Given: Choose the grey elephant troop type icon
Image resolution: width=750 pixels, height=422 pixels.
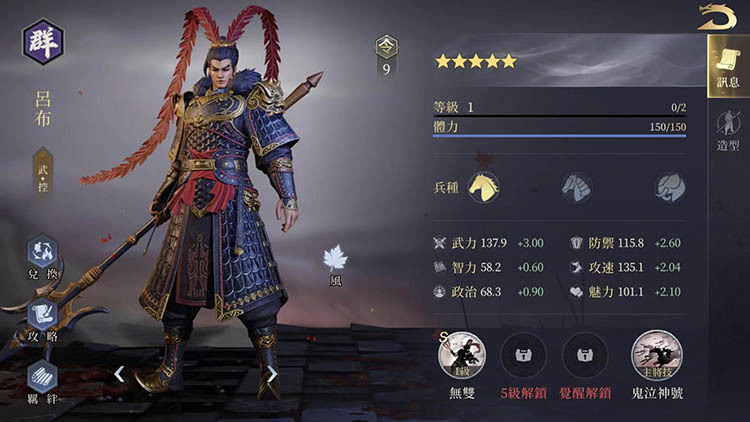Looking at the screenshot, I should [x=669, y=187].
